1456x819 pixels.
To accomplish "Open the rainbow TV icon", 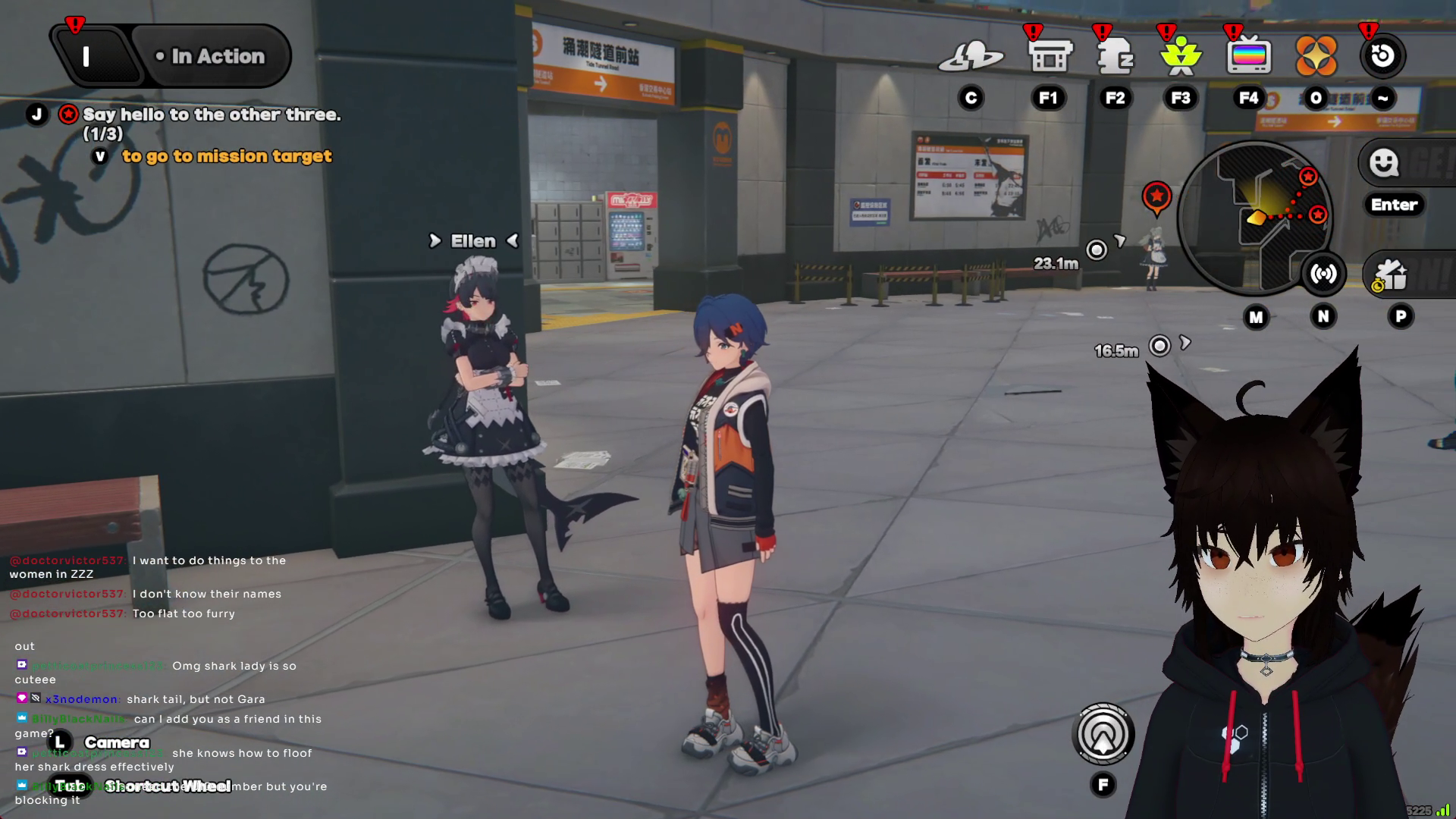I will click(1248, 57).
